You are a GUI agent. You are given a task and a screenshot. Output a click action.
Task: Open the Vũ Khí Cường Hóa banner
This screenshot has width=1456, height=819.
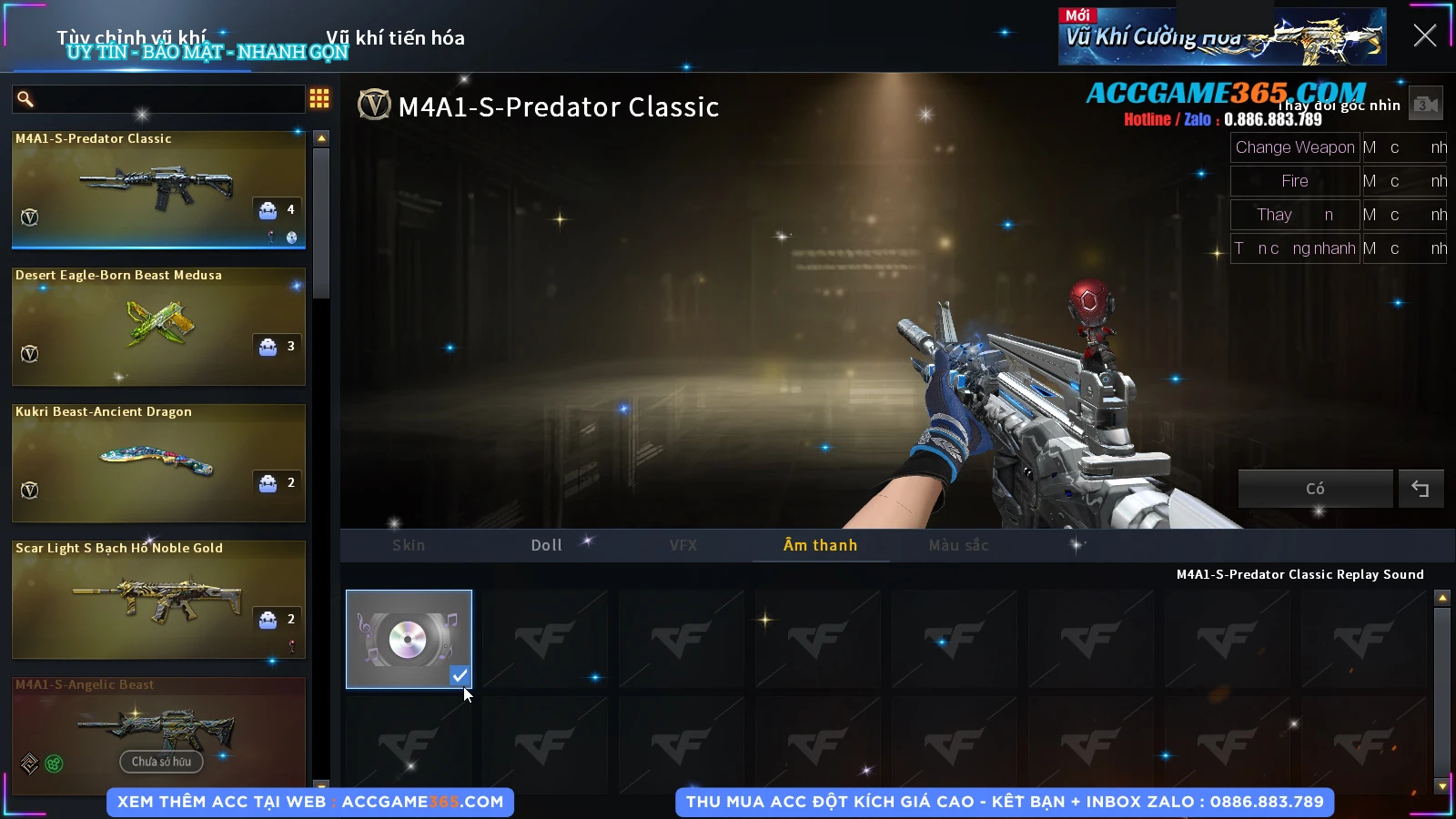point(1221,37)
